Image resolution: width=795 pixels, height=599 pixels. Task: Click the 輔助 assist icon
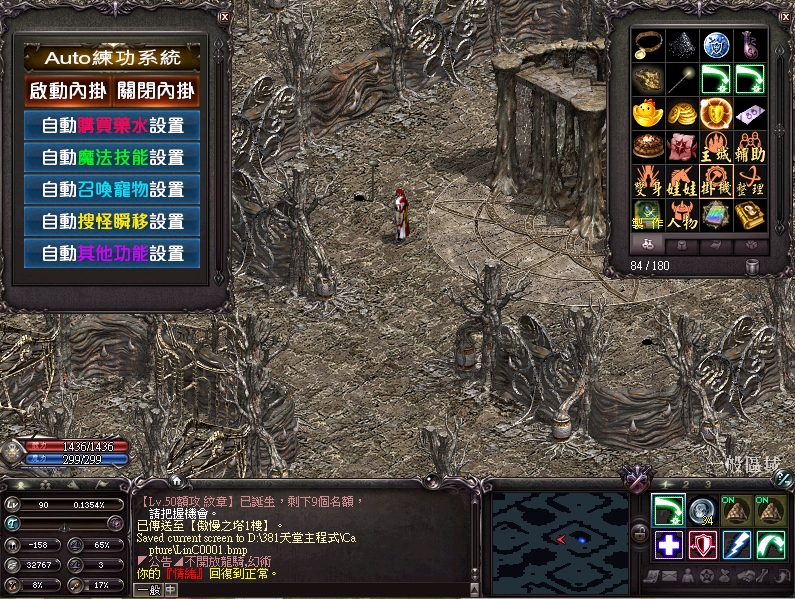coord(750,148)
